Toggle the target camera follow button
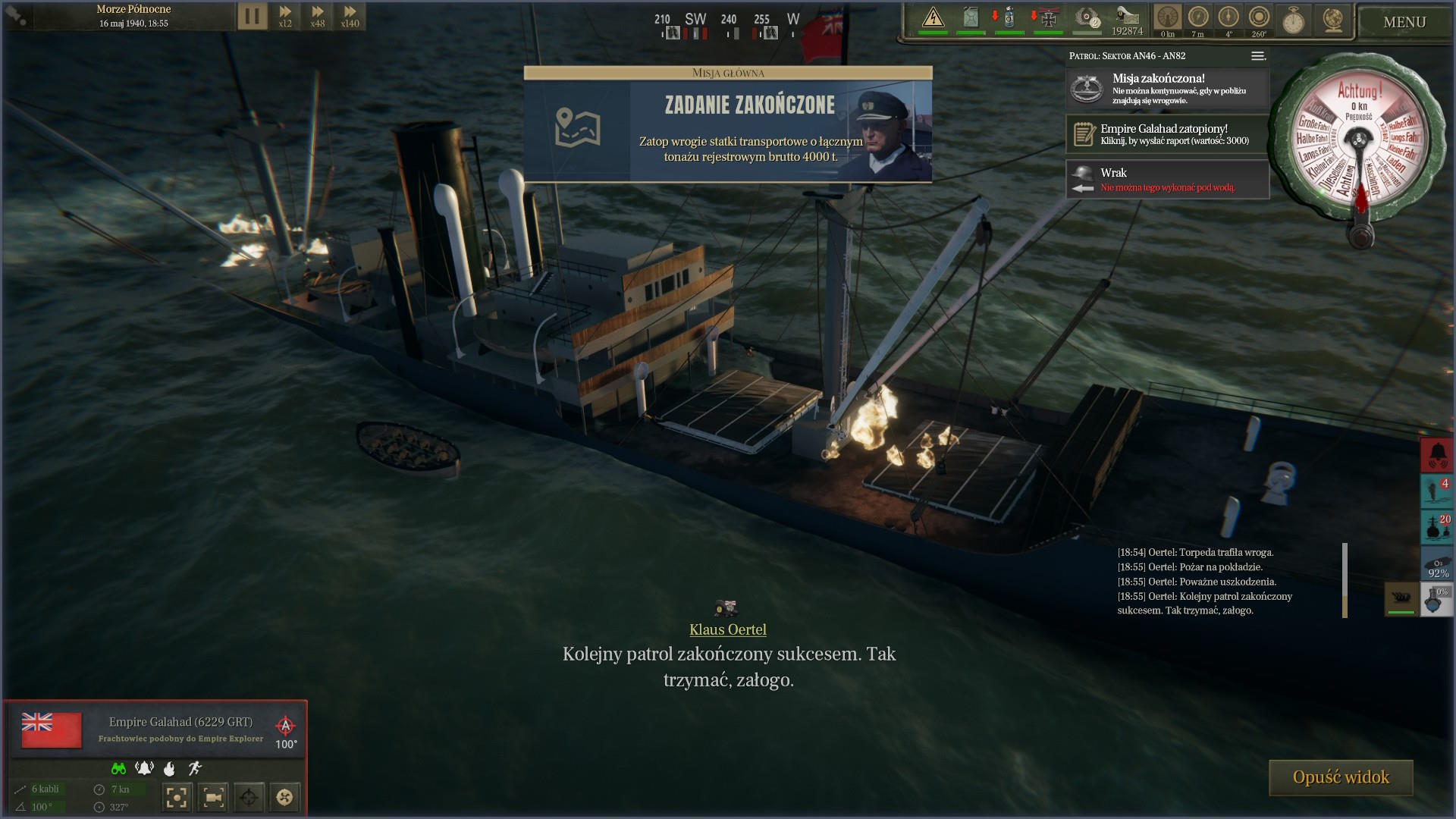1456x819 pixels. pyautogui.click(x=213, y=797)
